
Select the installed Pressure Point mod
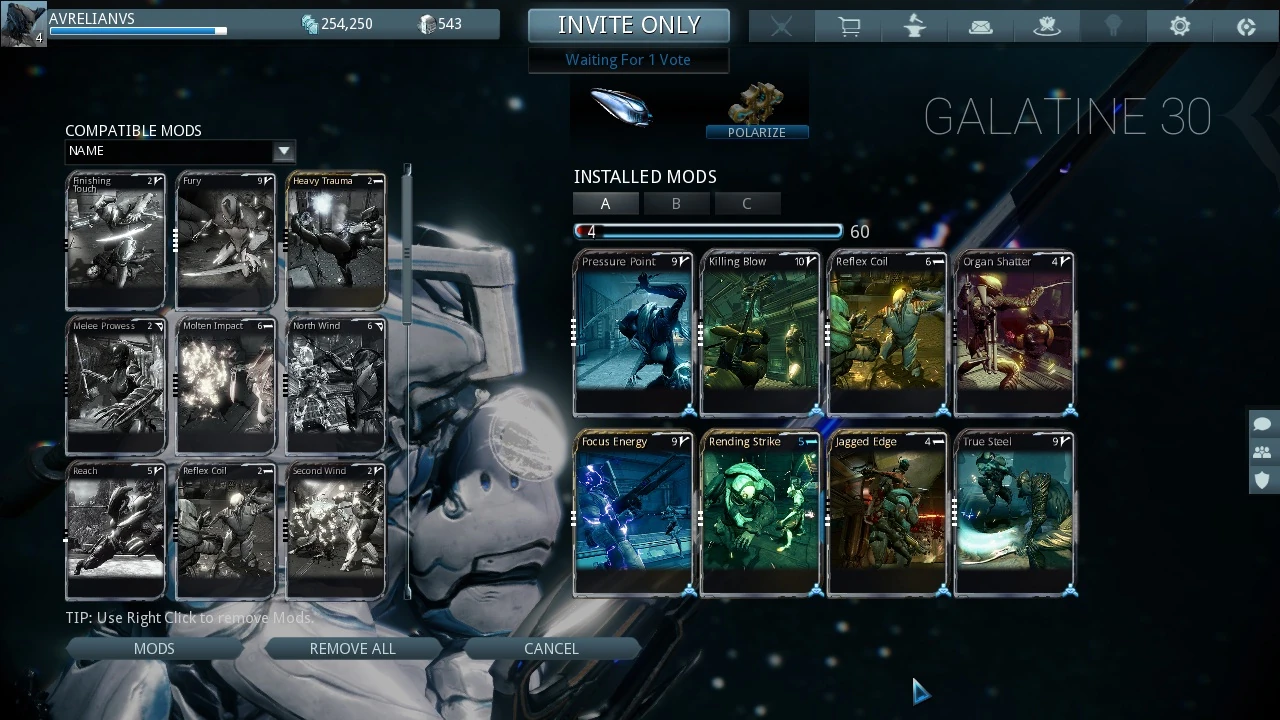[x=633, y=333]
